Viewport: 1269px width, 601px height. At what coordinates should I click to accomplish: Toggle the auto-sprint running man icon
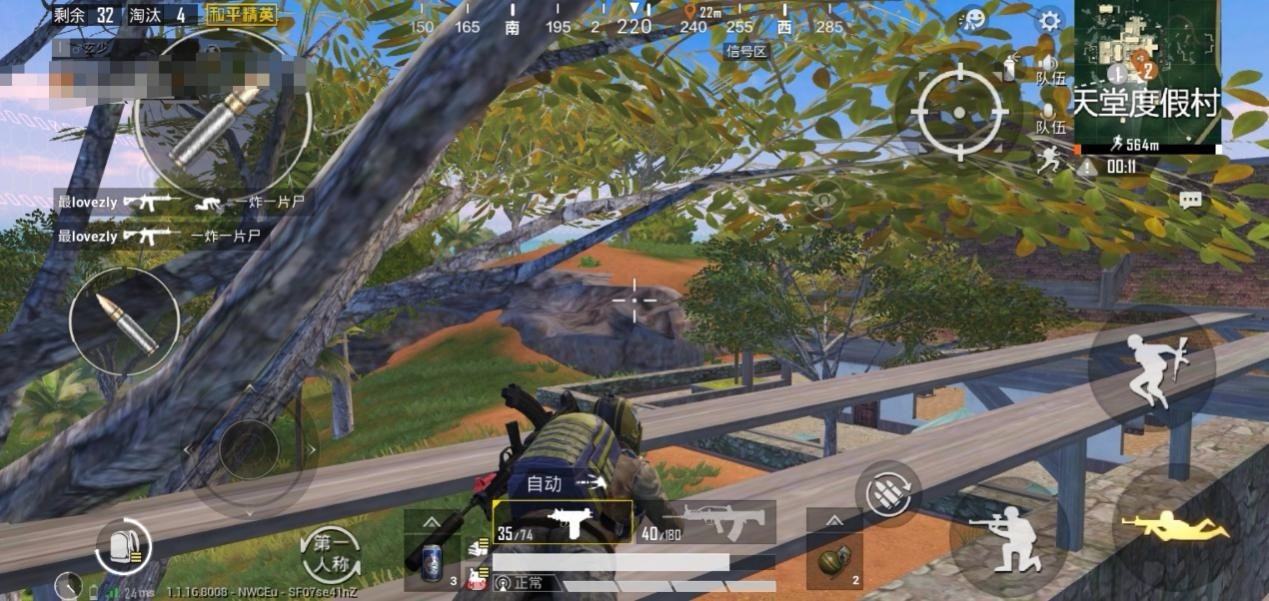tap(1049, 159)
